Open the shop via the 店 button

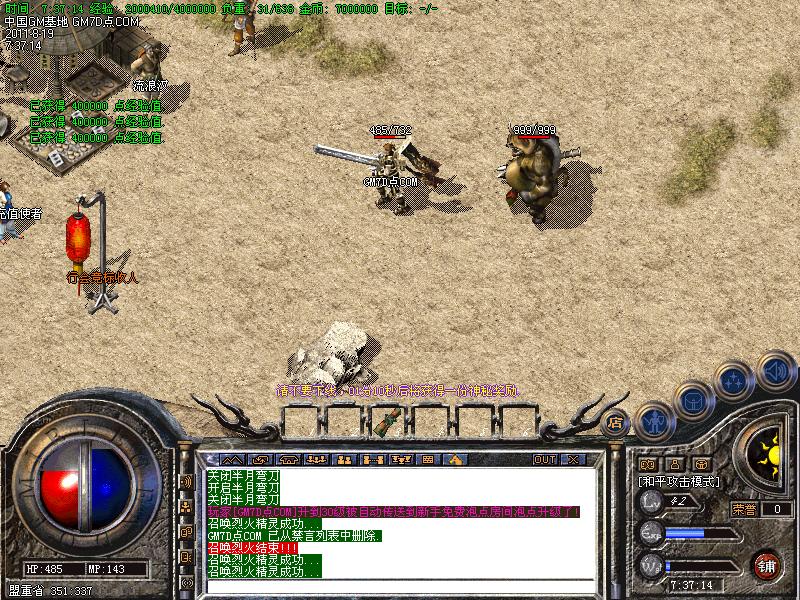616,421
